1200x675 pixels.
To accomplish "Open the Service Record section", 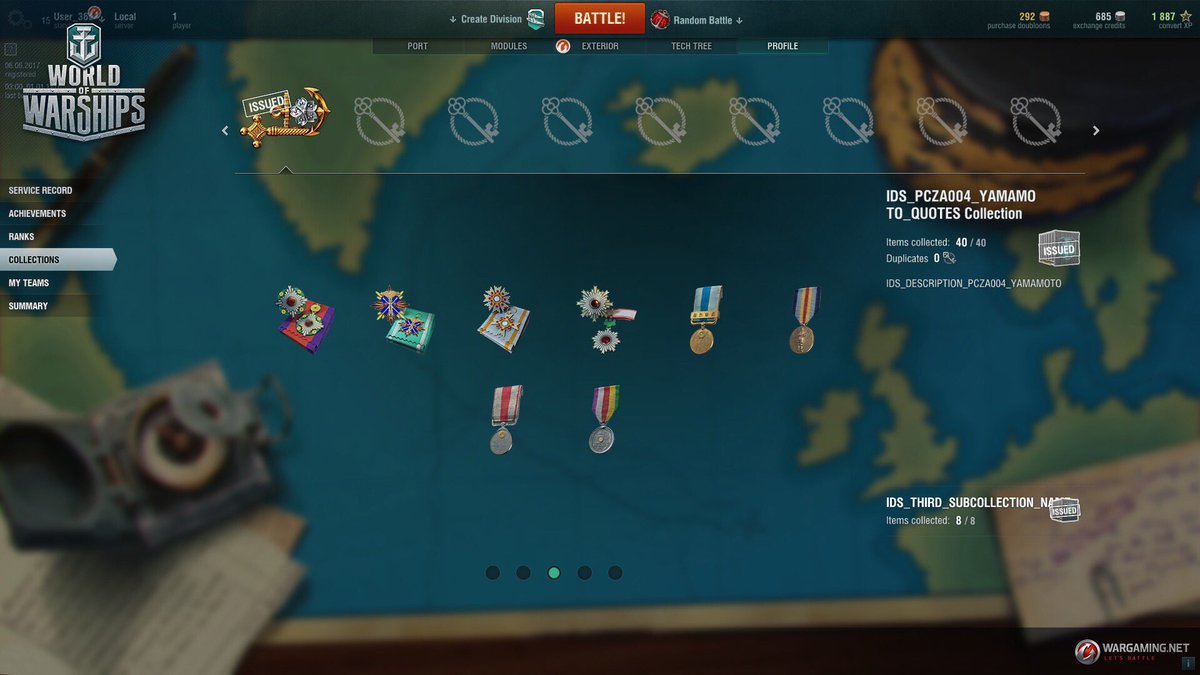I will tap(41, 190).
